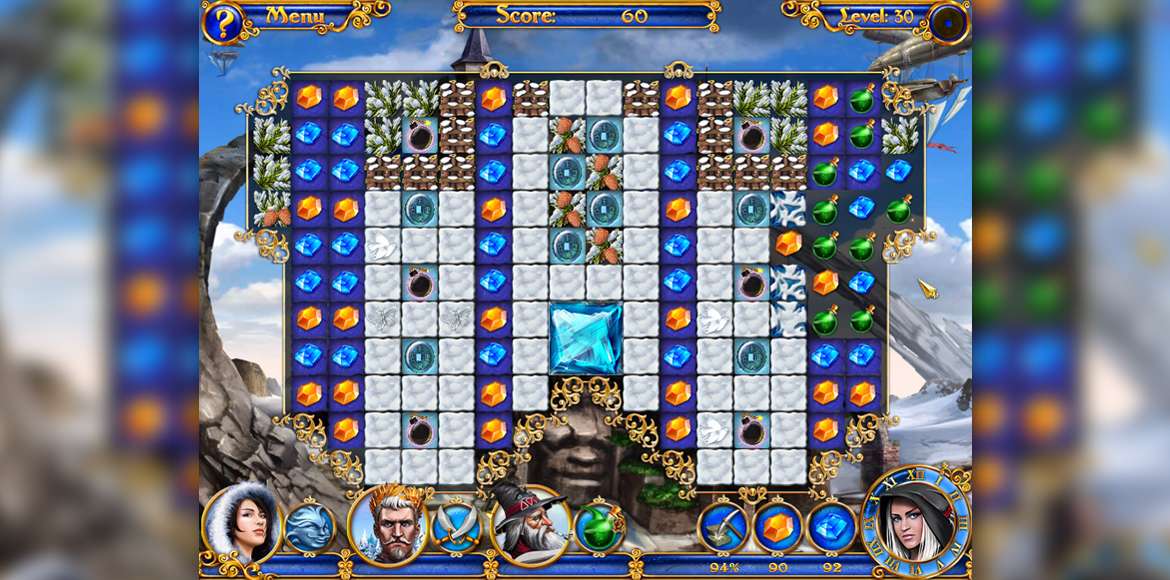Select the fur-hooded woman portrait
The height and width of the screenshot is (580, 1170).
[242, 523]
